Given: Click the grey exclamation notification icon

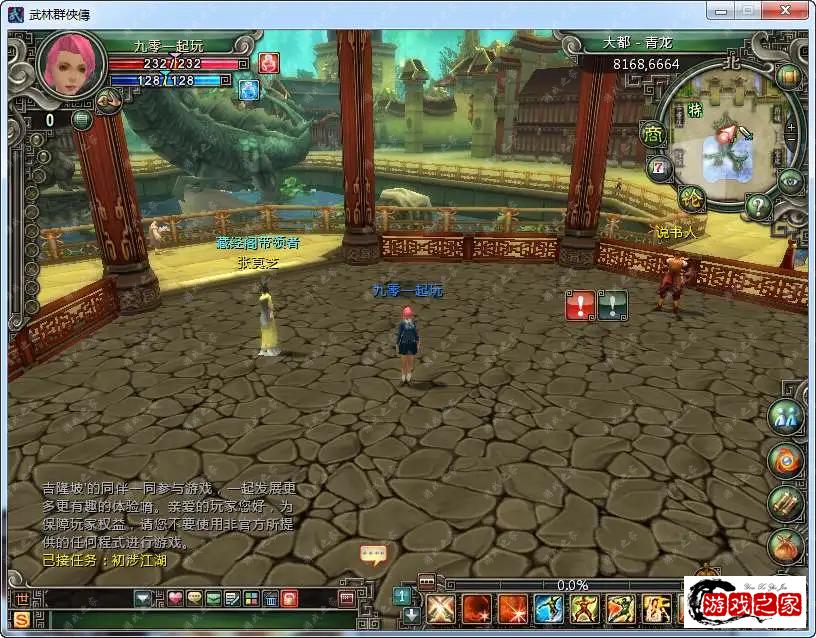Looking at the screenshot, I should tap(612, 305).
